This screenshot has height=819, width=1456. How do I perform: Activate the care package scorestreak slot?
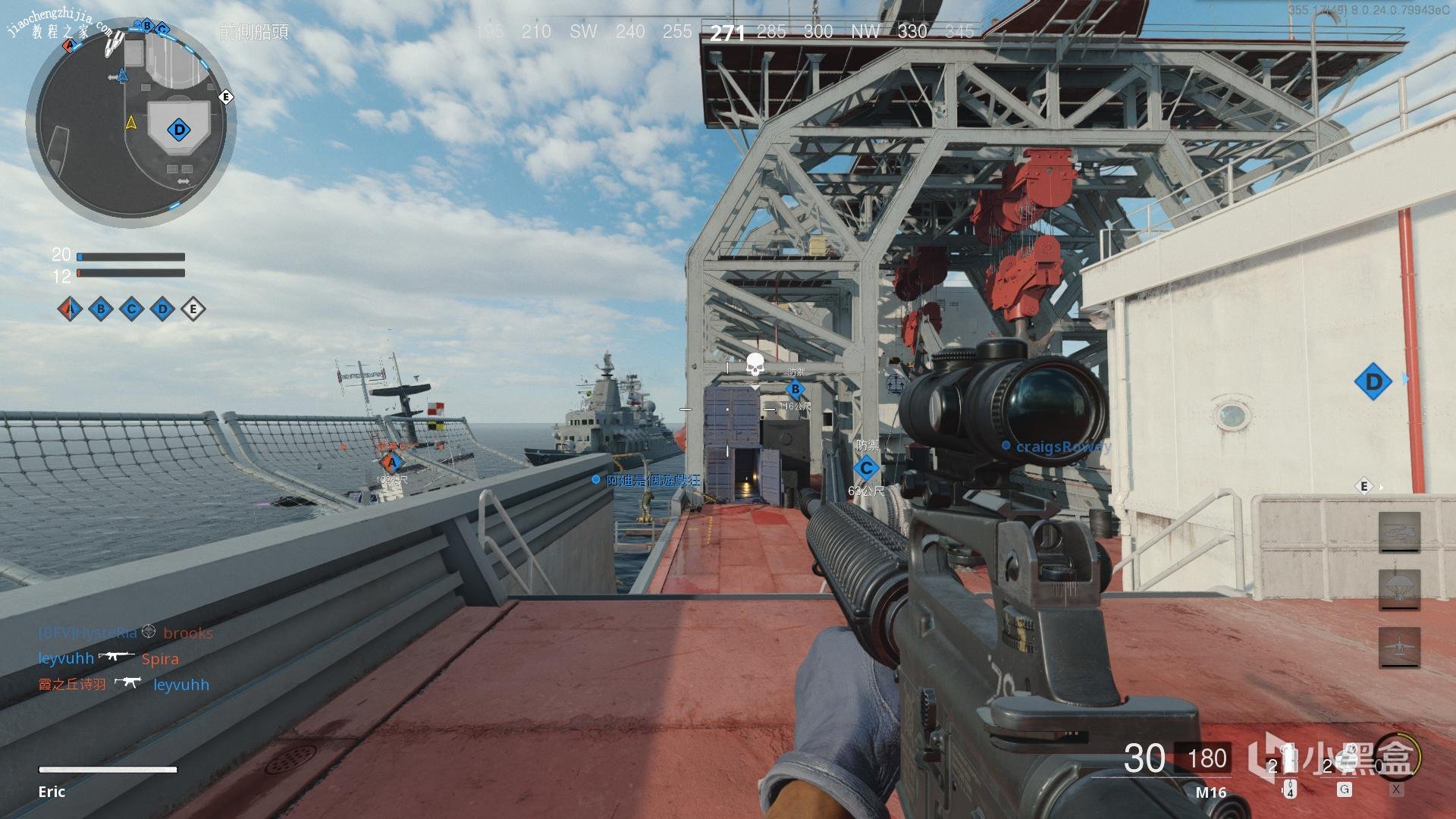click(1399, 590)
